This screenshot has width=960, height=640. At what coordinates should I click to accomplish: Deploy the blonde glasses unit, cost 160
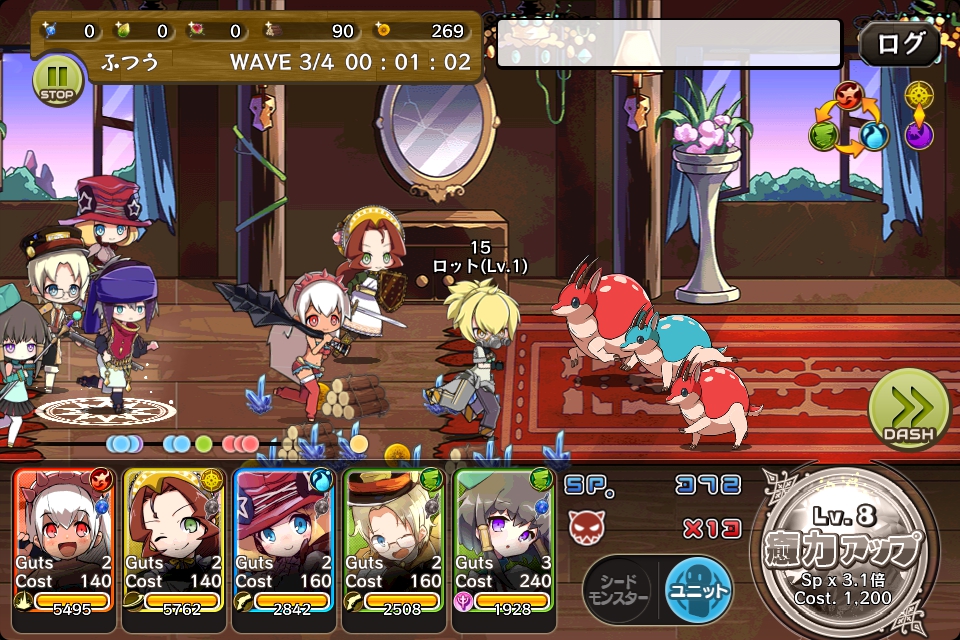[394, 540]
